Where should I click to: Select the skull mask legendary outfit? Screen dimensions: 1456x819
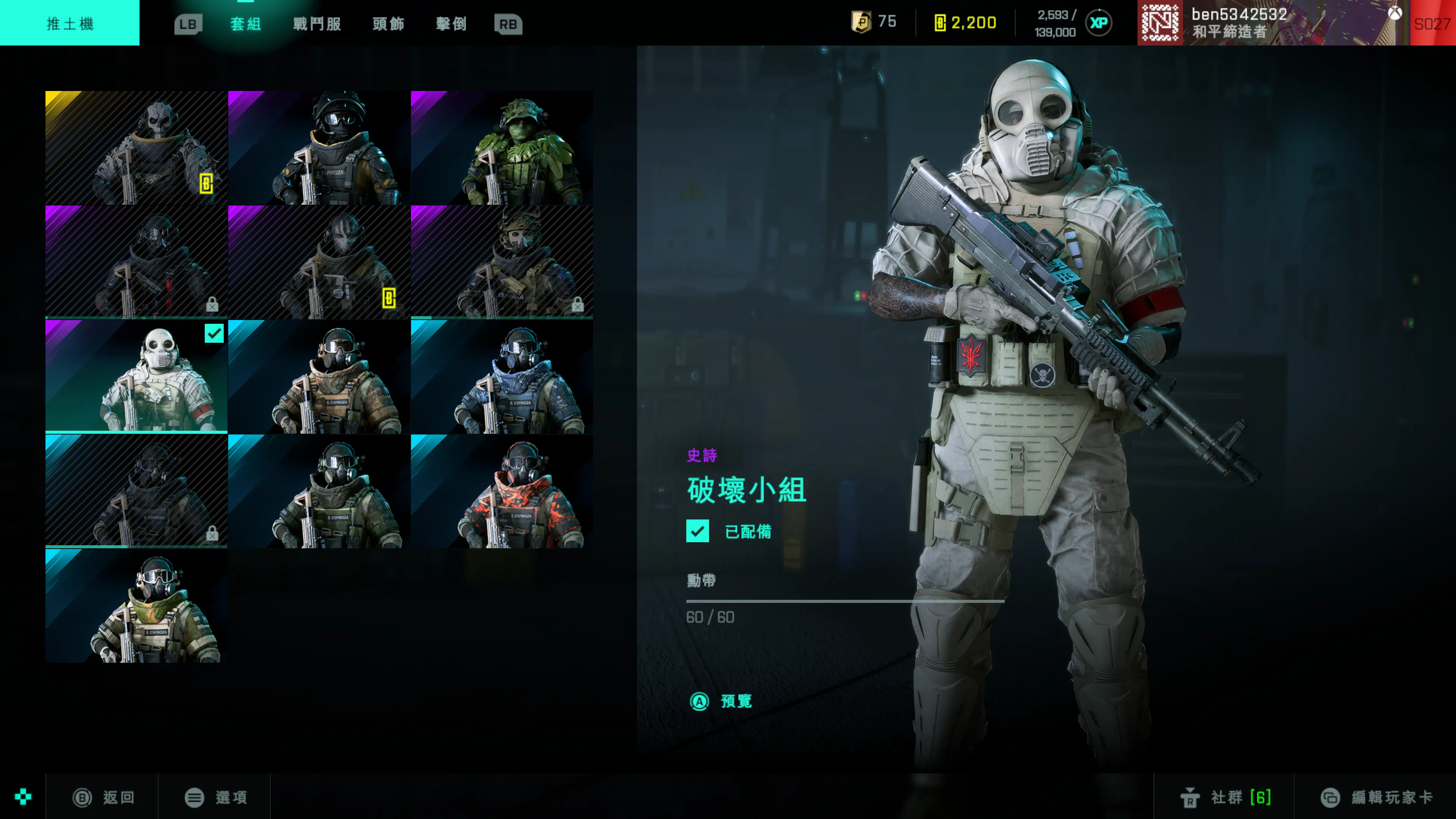pyautogui.click(x=136, y=147)
